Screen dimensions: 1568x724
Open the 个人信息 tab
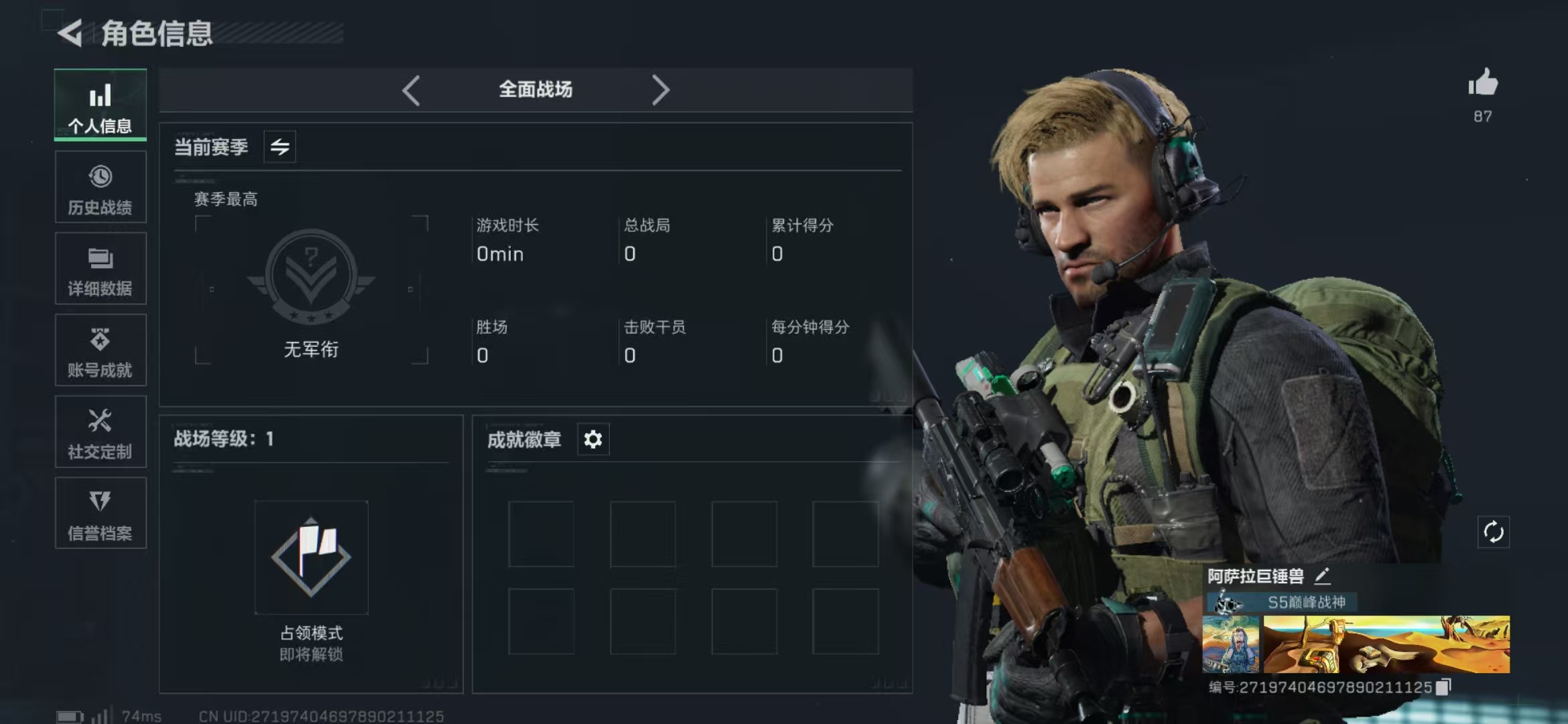101,105
